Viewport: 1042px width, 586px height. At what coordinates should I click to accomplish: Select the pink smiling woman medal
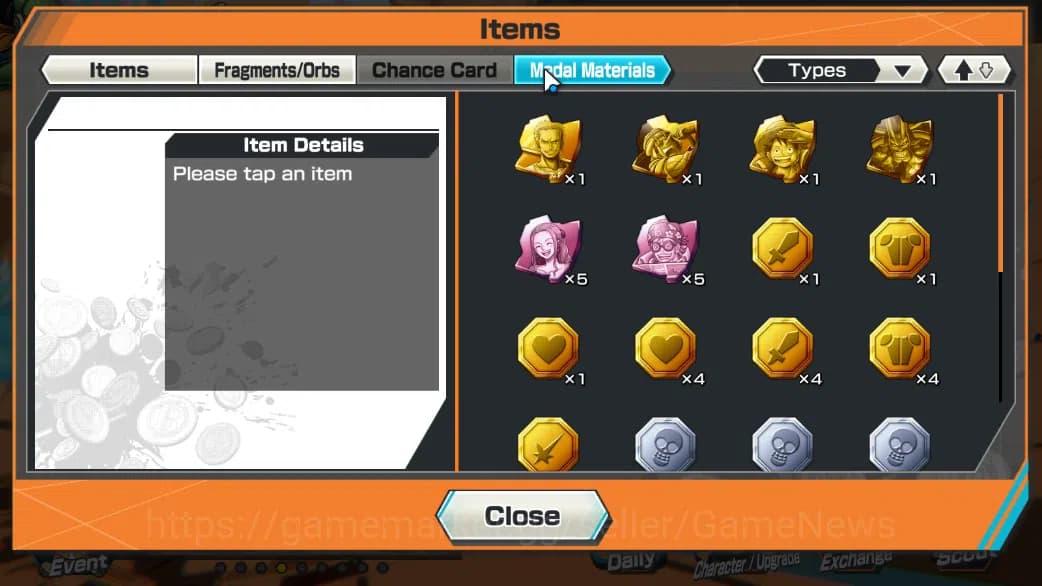pyautogui.click(x=547, y=248)
